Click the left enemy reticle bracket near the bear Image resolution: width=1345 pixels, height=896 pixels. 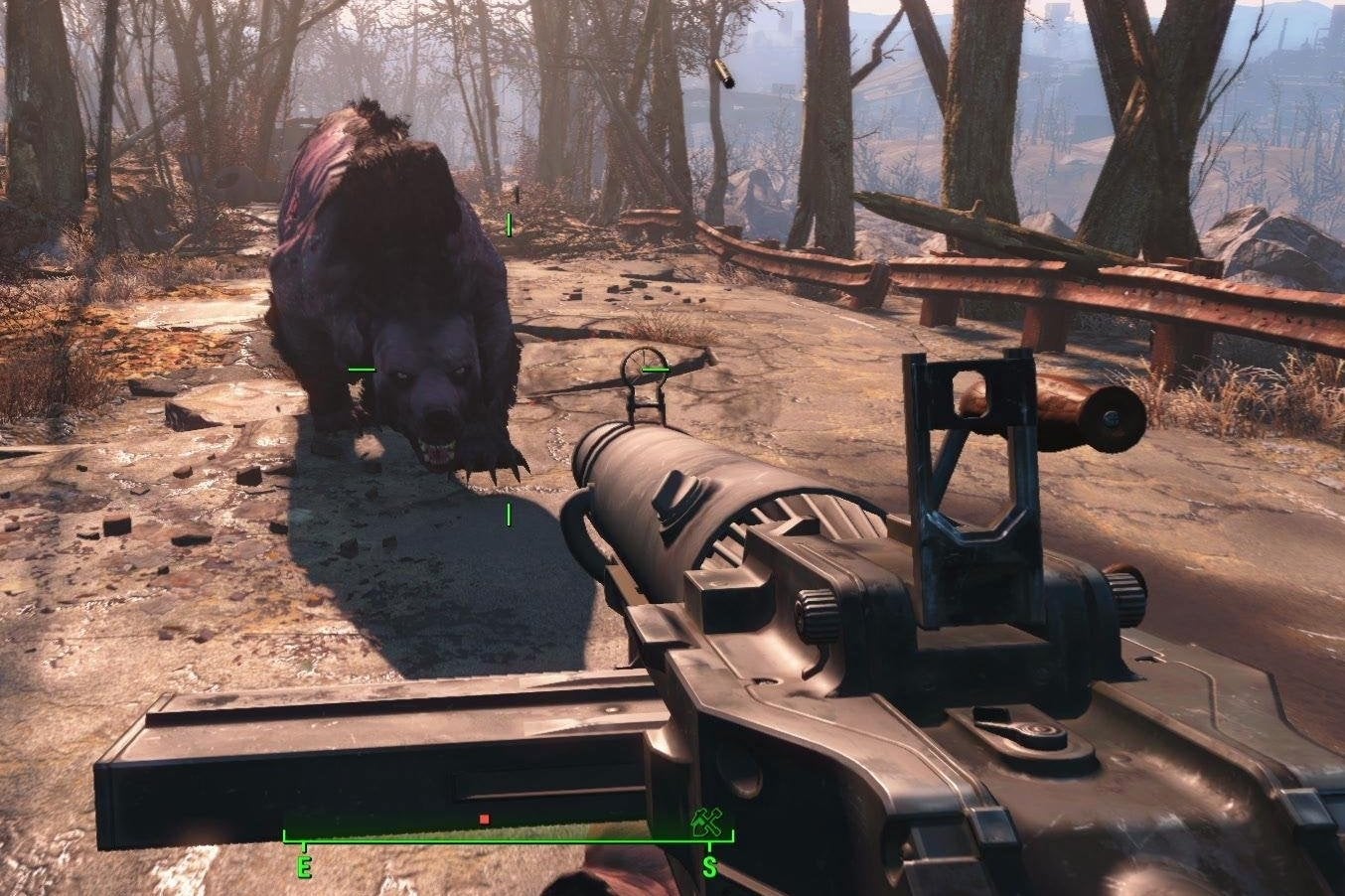click(360, 368)
